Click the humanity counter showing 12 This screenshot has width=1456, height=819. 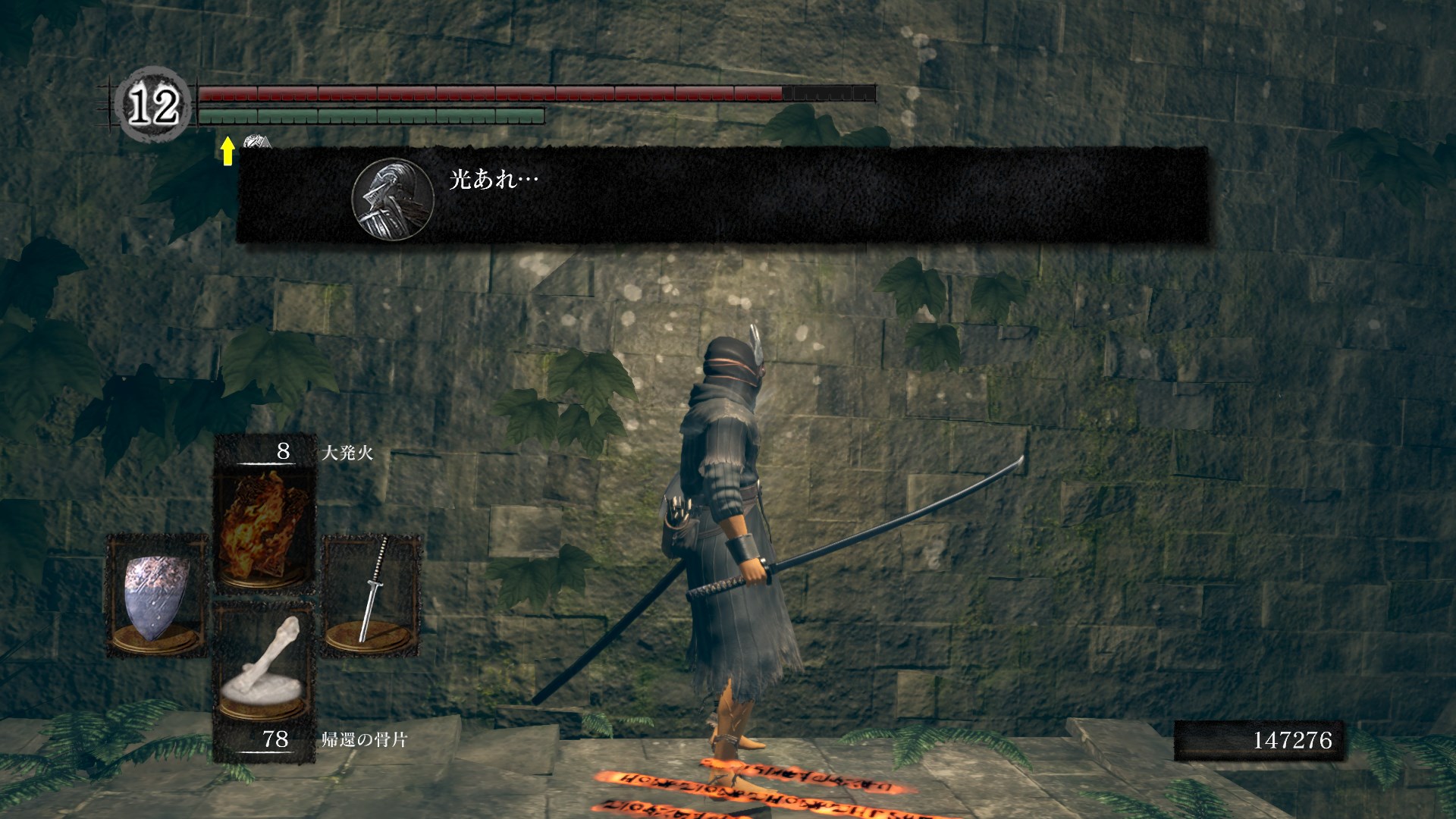tap(154, 105)
